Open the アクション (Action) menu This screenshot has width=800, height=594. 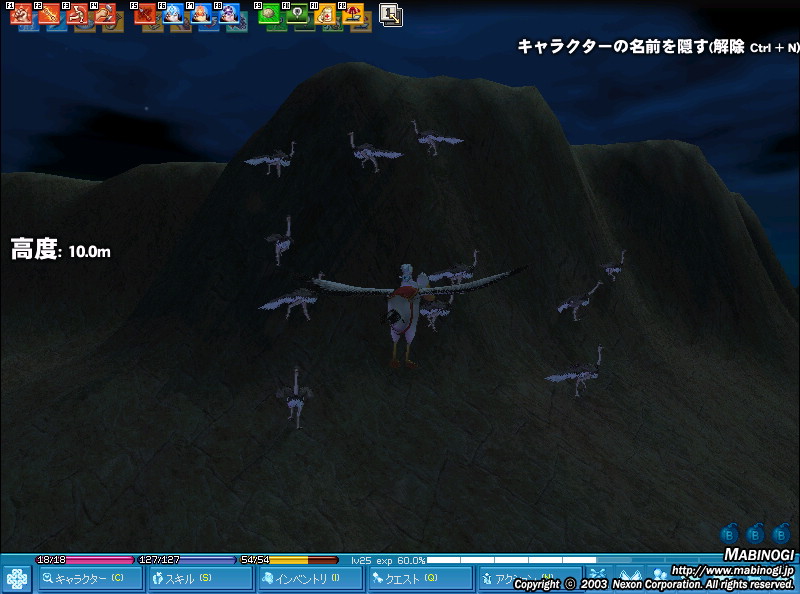pos(500,578)
